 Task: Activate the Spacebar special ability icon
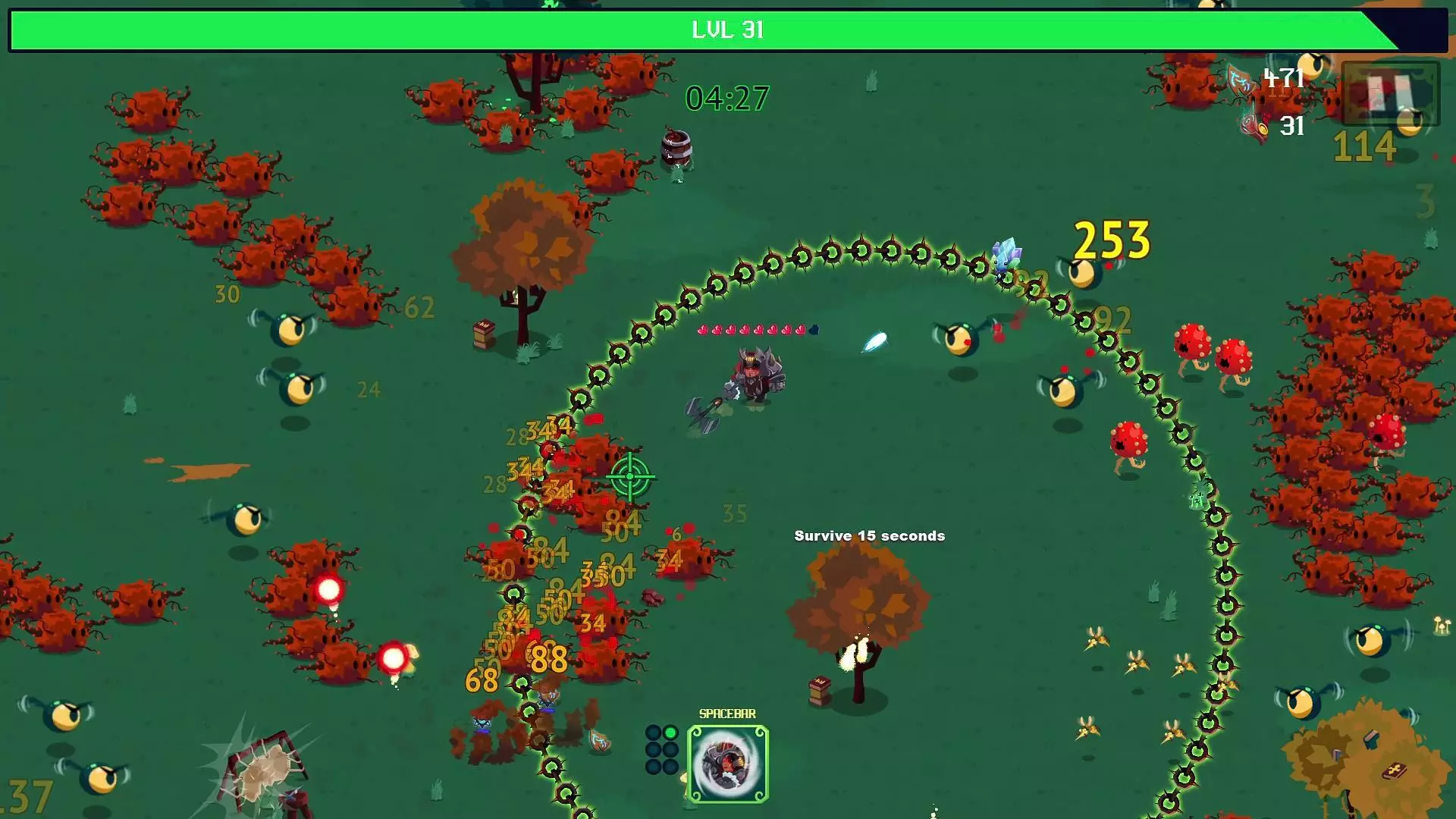click(x=727, y=763)
